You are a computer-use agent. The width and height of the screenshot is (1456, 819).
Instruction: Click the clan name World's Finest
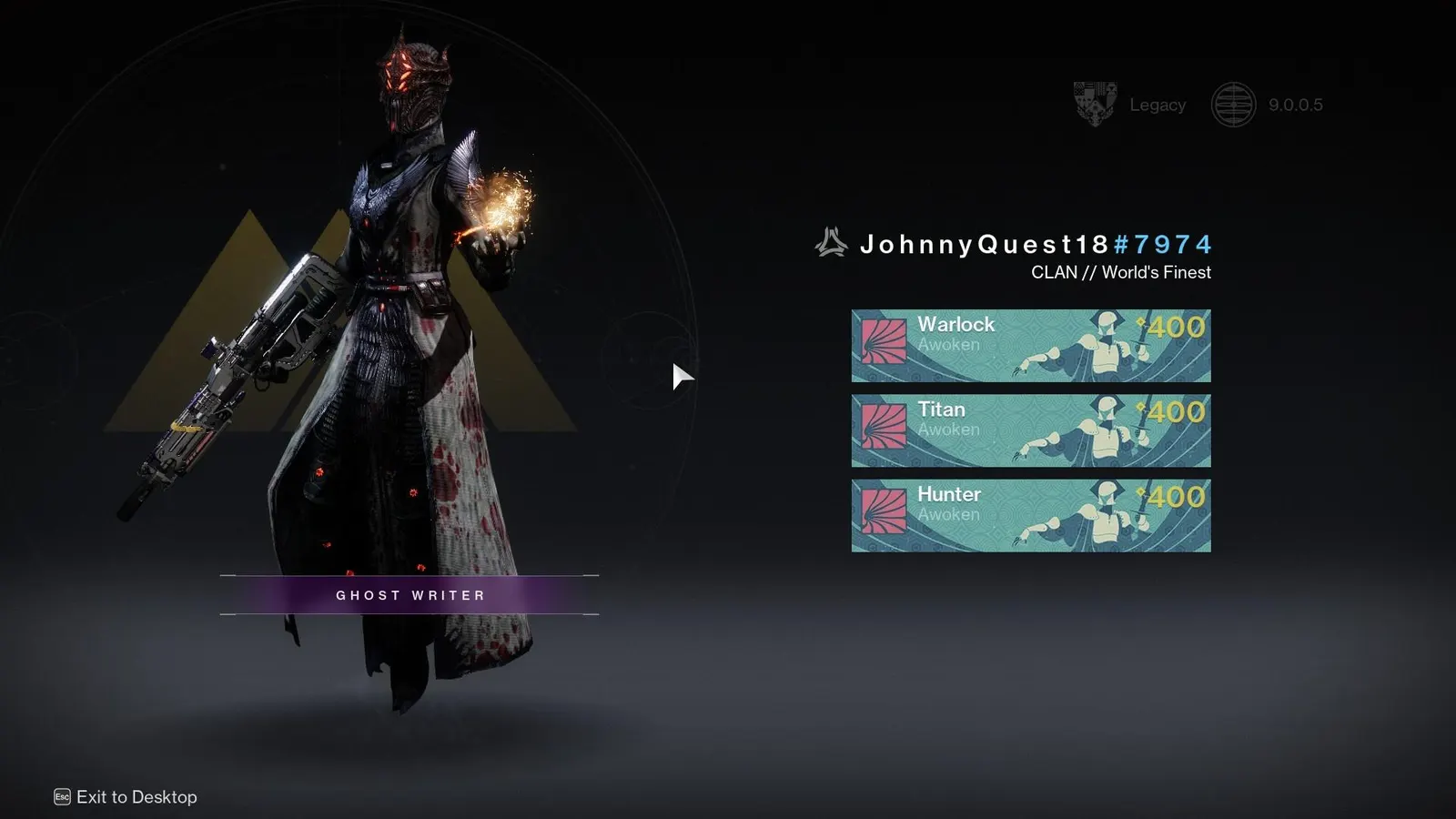coord(1157,271)
